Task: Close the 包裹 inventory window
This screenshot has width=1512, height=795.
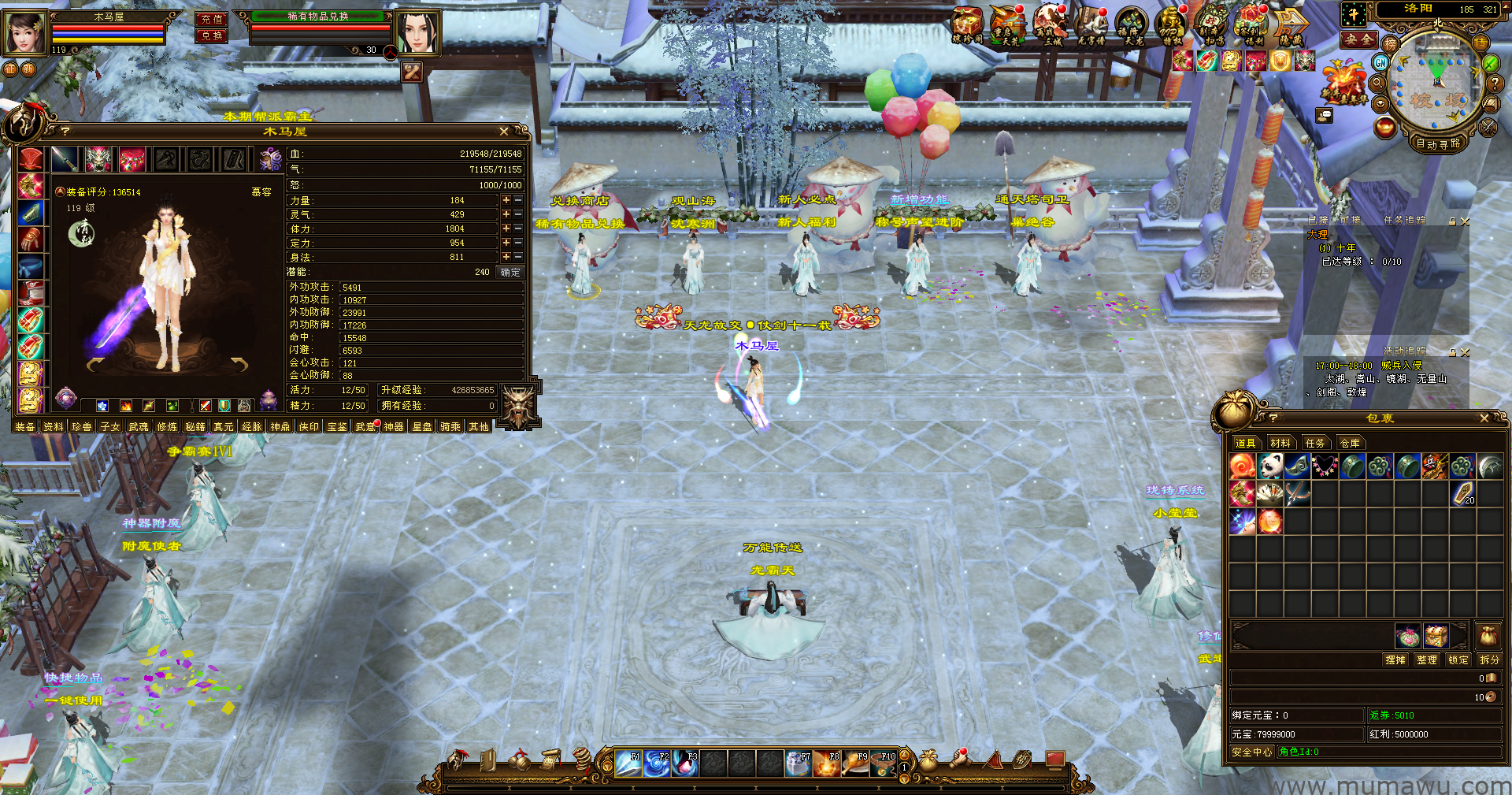Action: click(x=1484, y=418)
